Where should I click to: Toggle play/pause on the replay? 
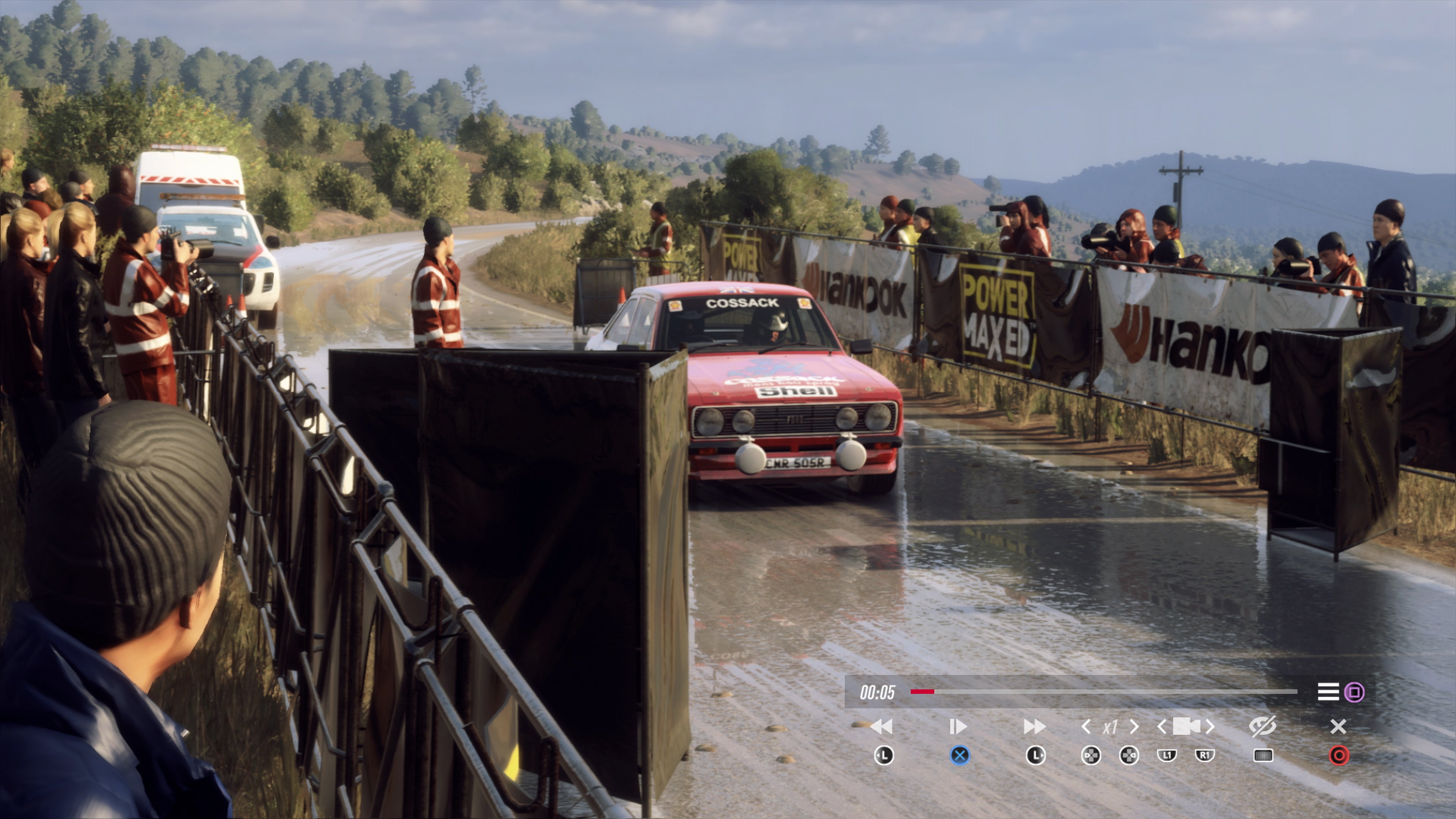tap(958, 726)
